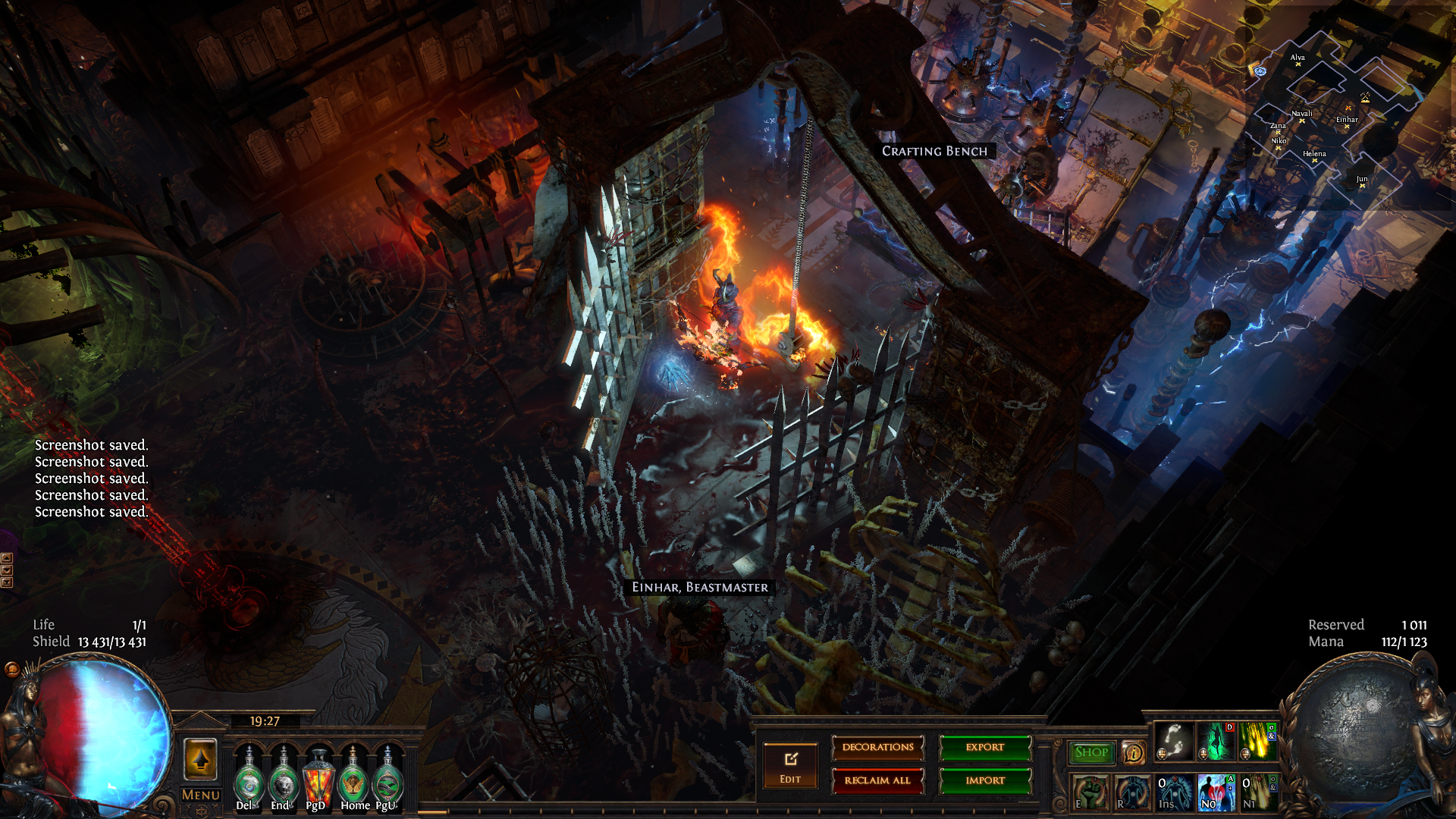Image resolution: width=1456 pixels, height=819 pixels.
Task: Import a hideout layout
Action: click(985, 780)
